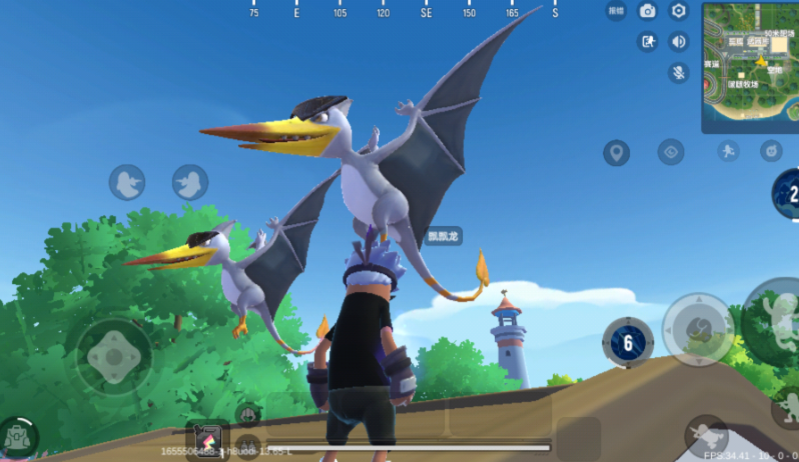Open settings with the hexagon gear icon
The height and width of the screenshot is (462, 799).
[679, 11]
